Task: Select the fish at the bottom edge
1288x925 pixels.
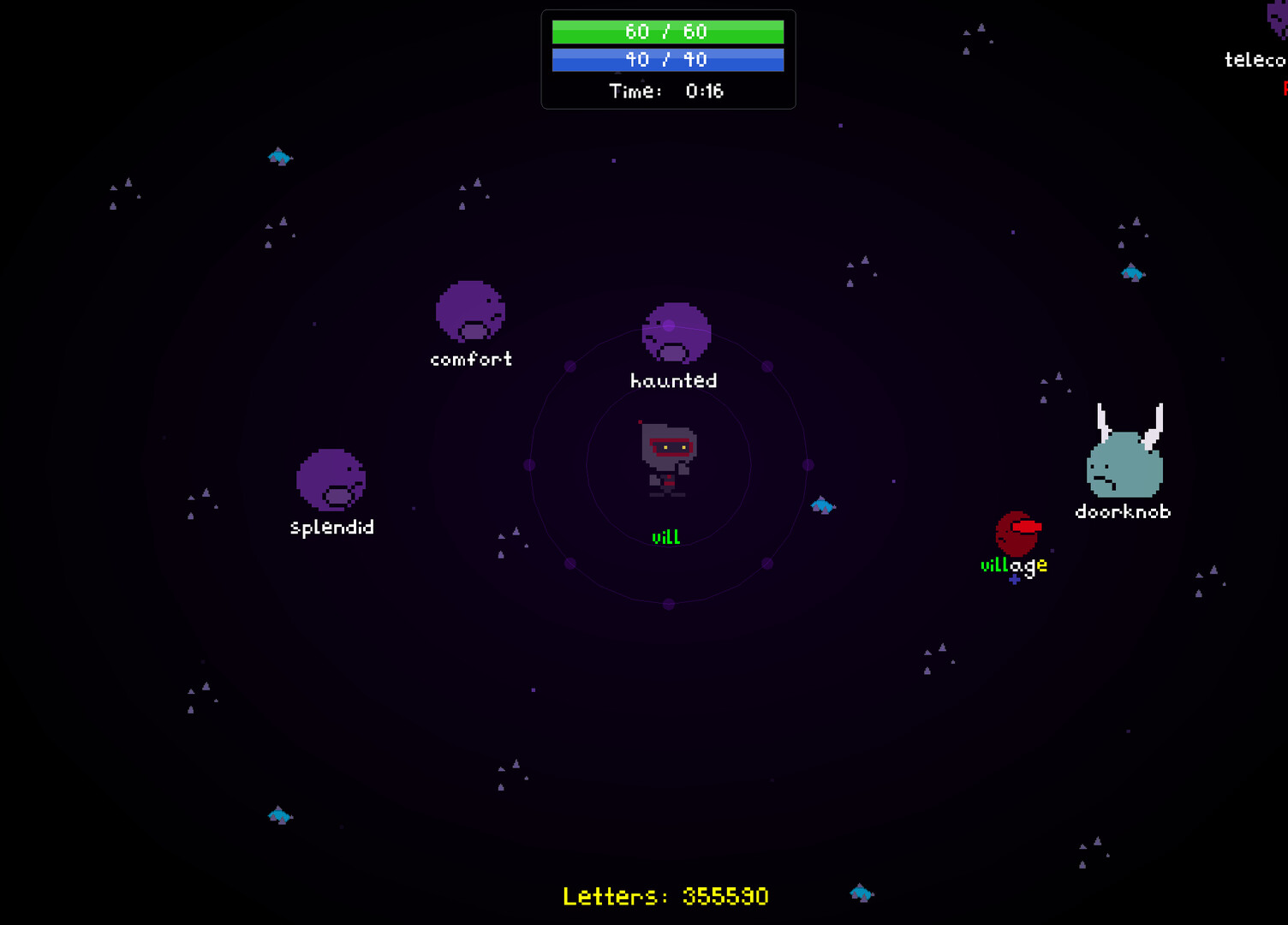Action: click(x=862, y=893)
